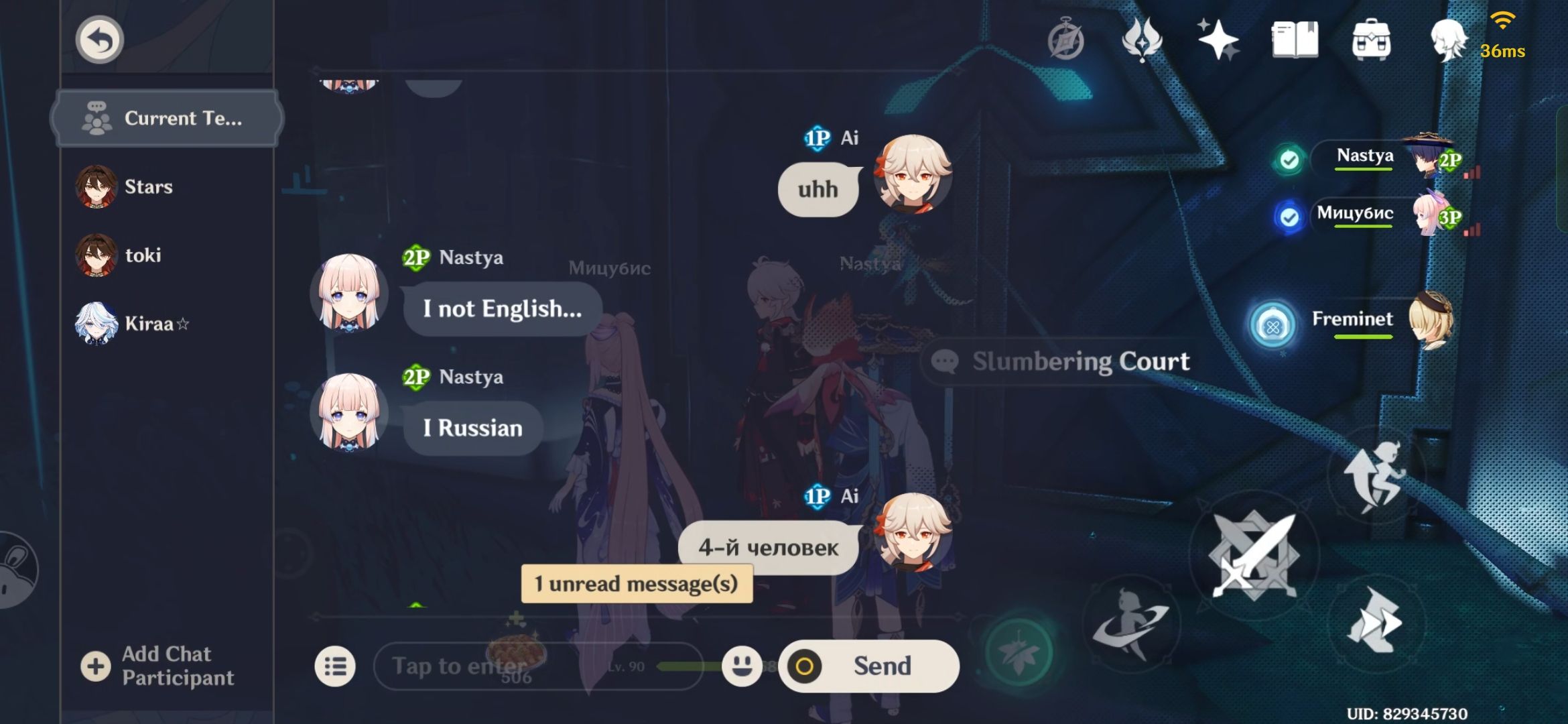The image size is (1568, 724).
Task: Open the Inventory backpack icon
Action: tap(1372, 40)
